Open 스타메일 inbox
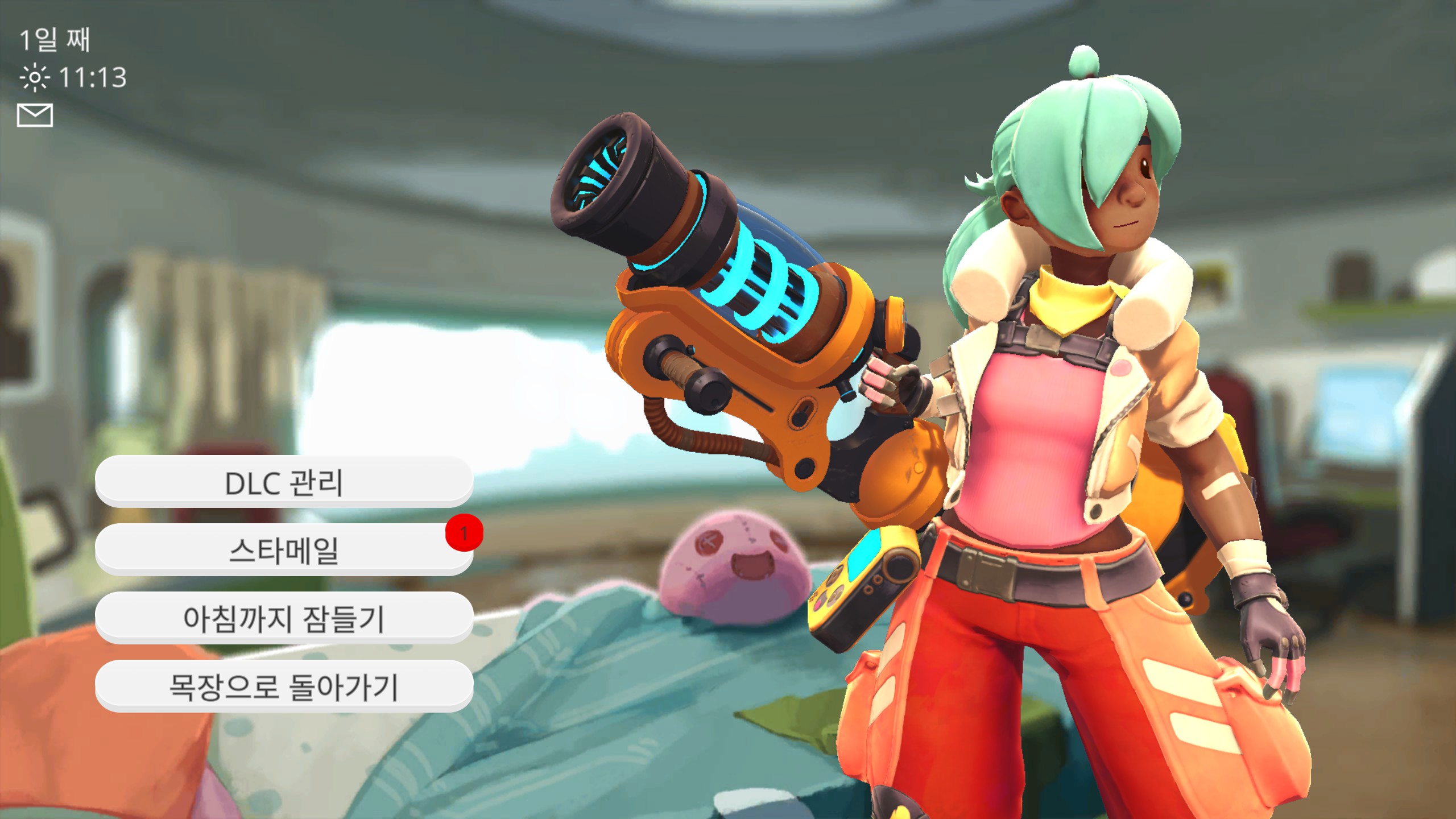 tap(284, 550)
